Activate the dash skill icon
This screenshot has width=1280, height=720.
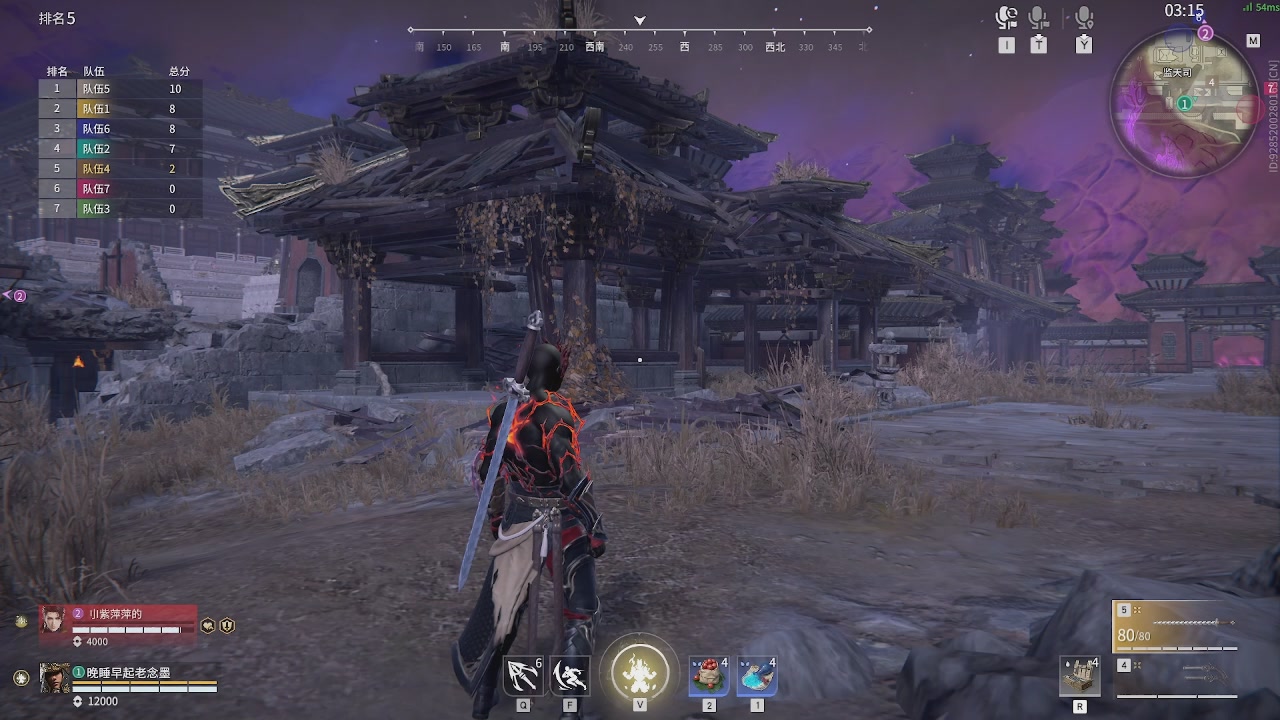570,676
